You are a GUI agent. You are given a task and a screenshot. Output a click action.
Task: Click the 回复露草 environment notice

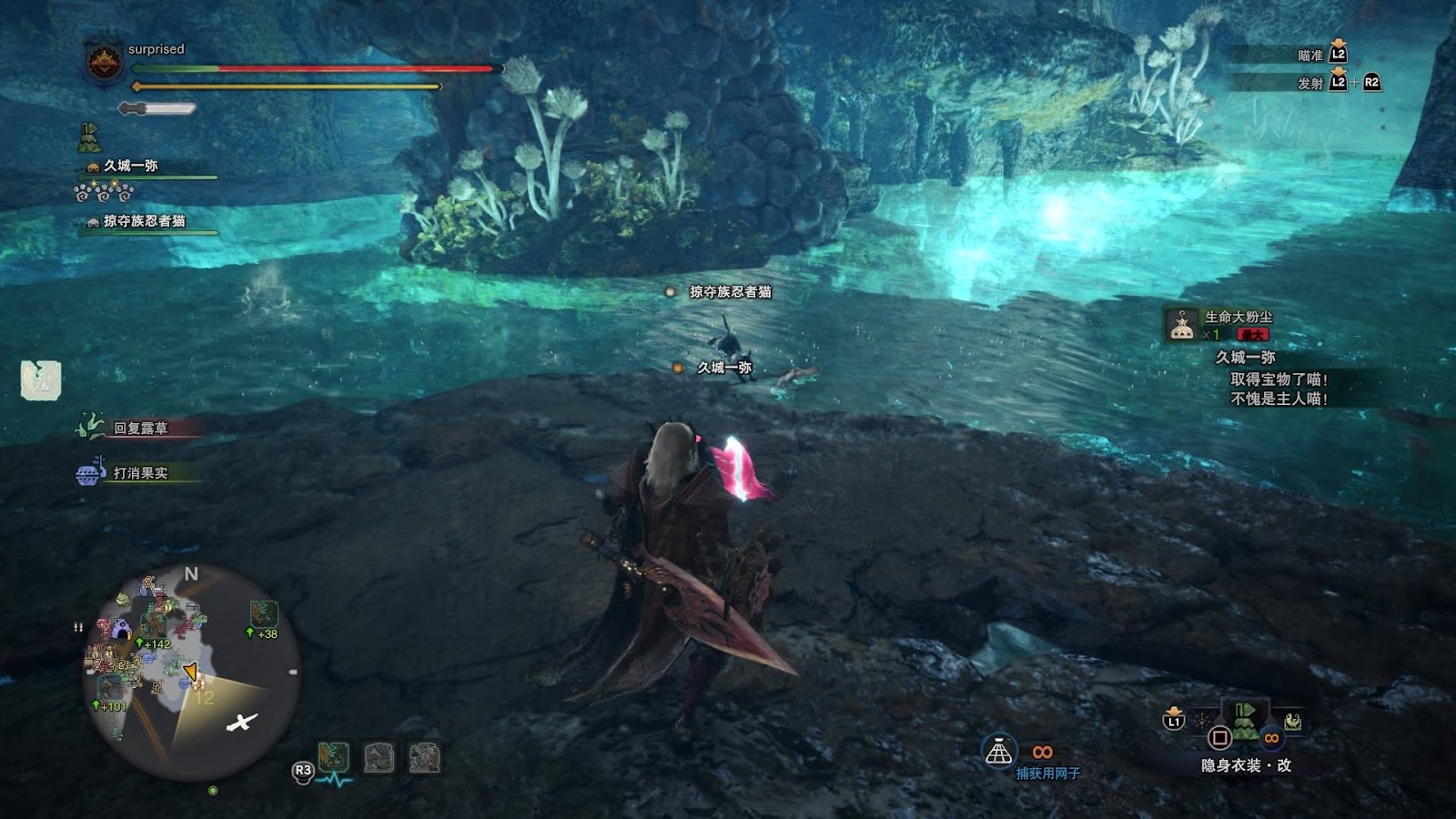click(x=139, y=428)
